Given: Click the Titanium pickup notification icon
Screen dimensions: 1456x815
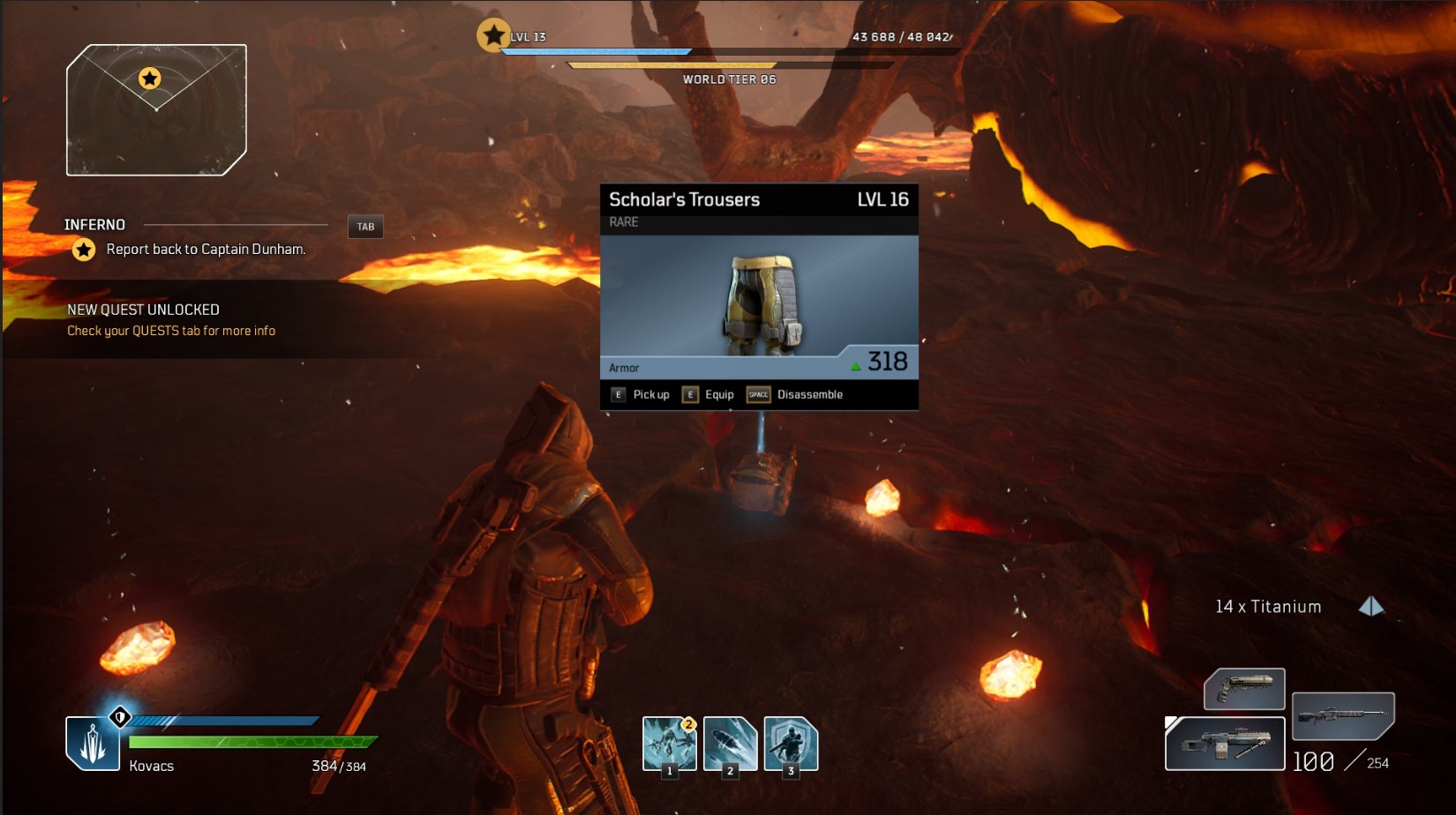Looking at the screenshot, I should pos(1370,606).
